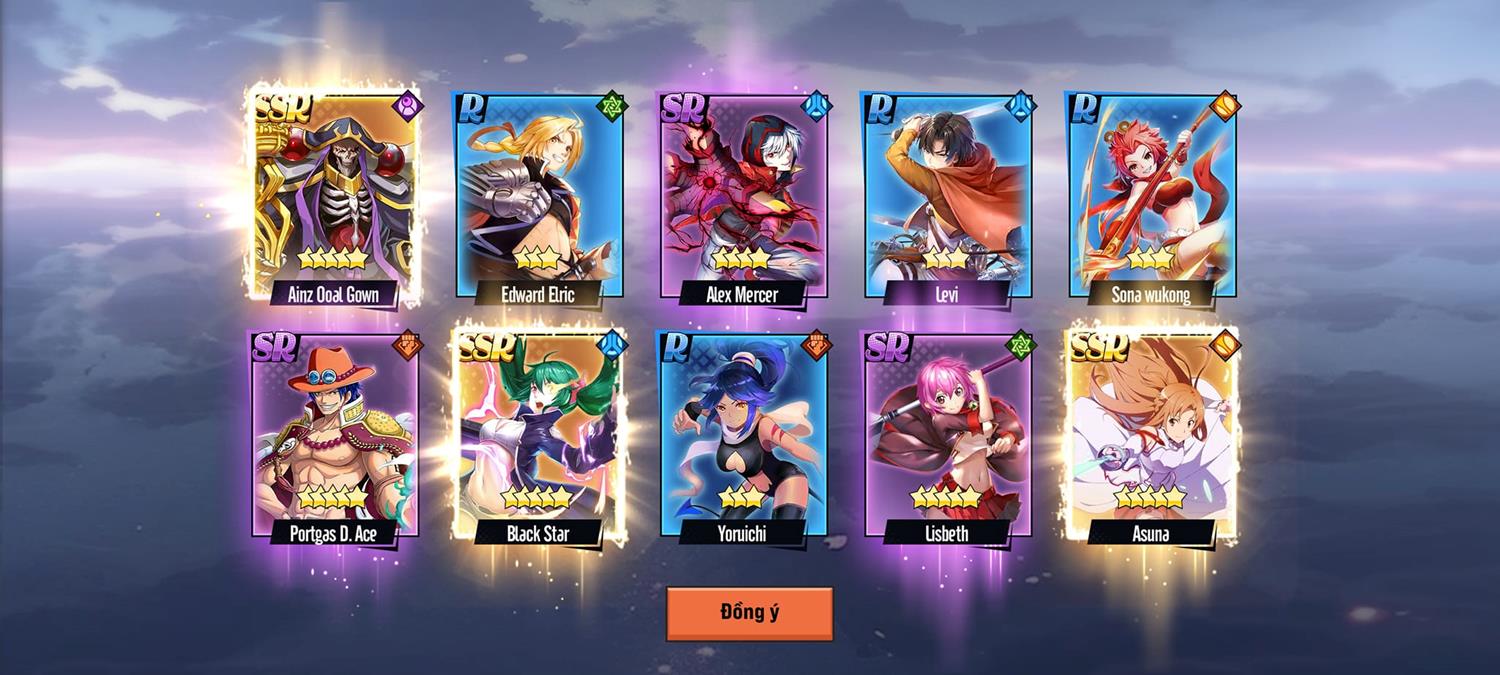Open the Lisbeth SR card
Screen dimensions: 1500x675
pyautogui.click(x=948, y=435)
